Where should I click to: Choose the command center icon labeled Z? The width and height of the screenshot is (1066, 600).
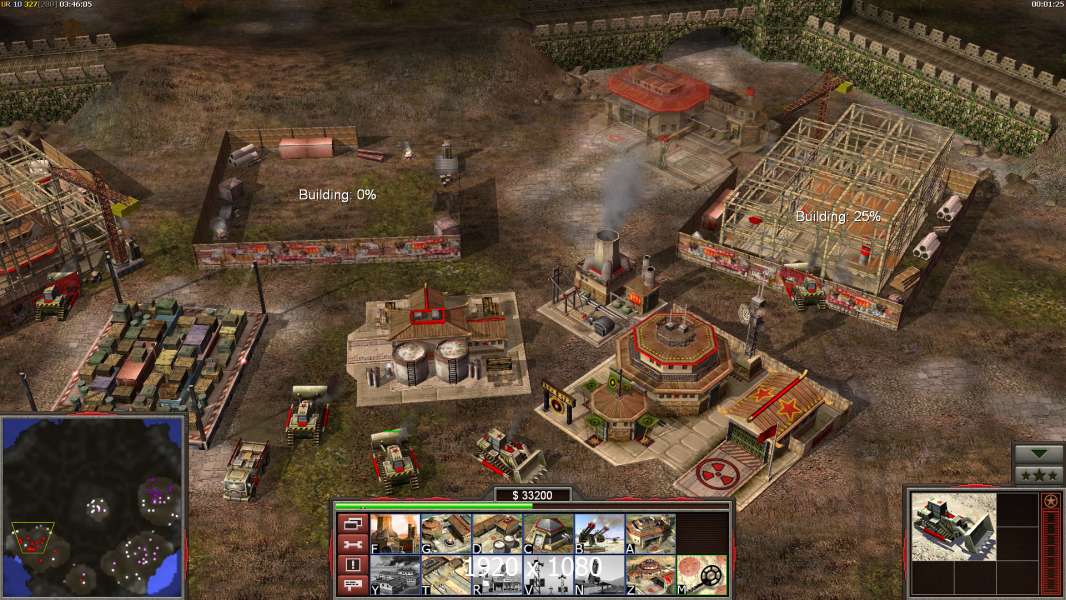coord(649,574)
